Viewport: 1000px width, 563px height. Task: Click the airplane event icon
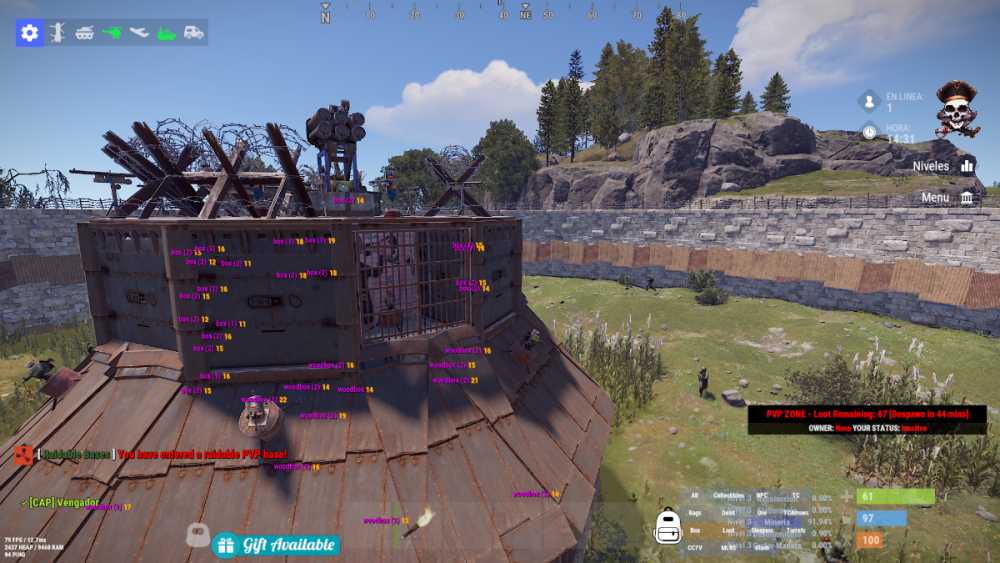point(139,33)
